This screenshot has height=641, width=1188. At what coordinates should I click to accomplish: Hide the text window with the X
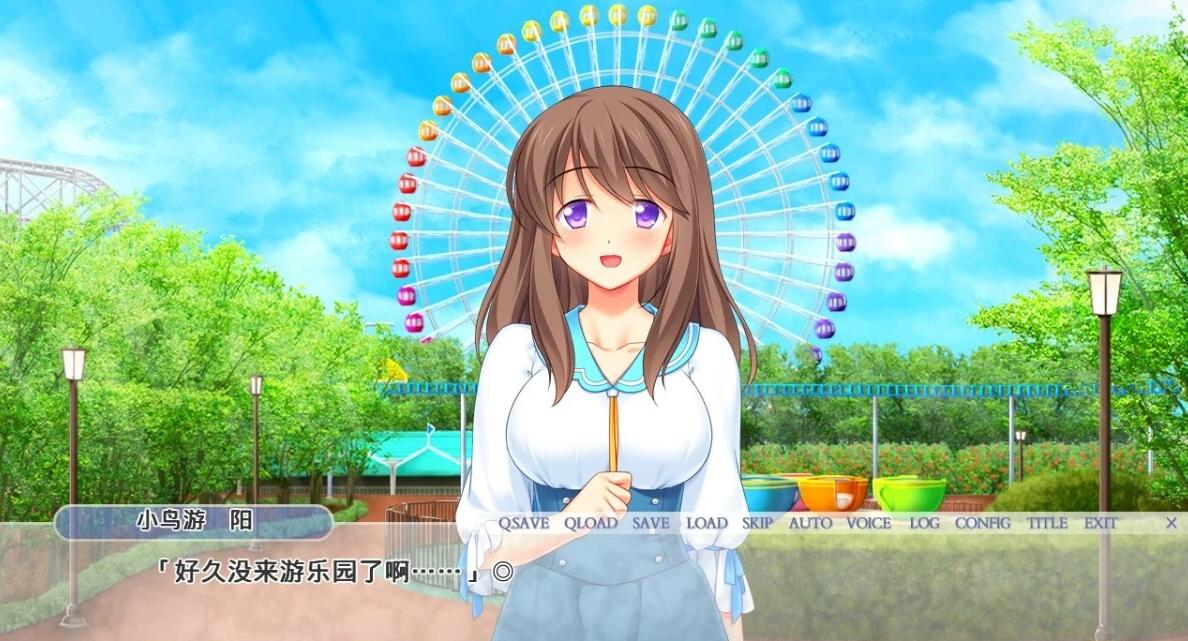pyautogui.click(x=1171, y=523)
